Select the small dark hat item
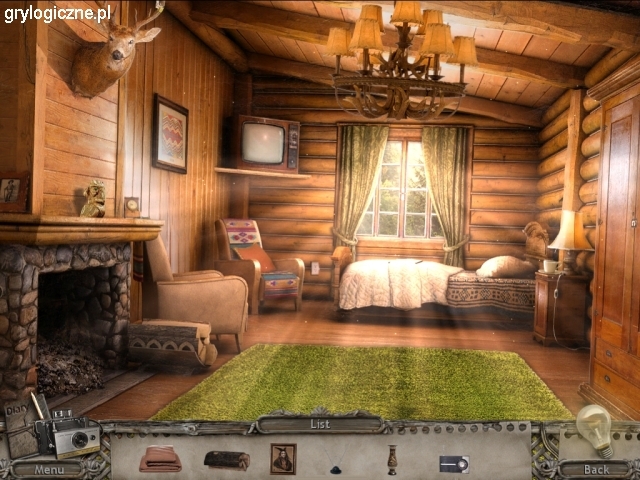The image size is (640, 480). [x=337, y=465]
